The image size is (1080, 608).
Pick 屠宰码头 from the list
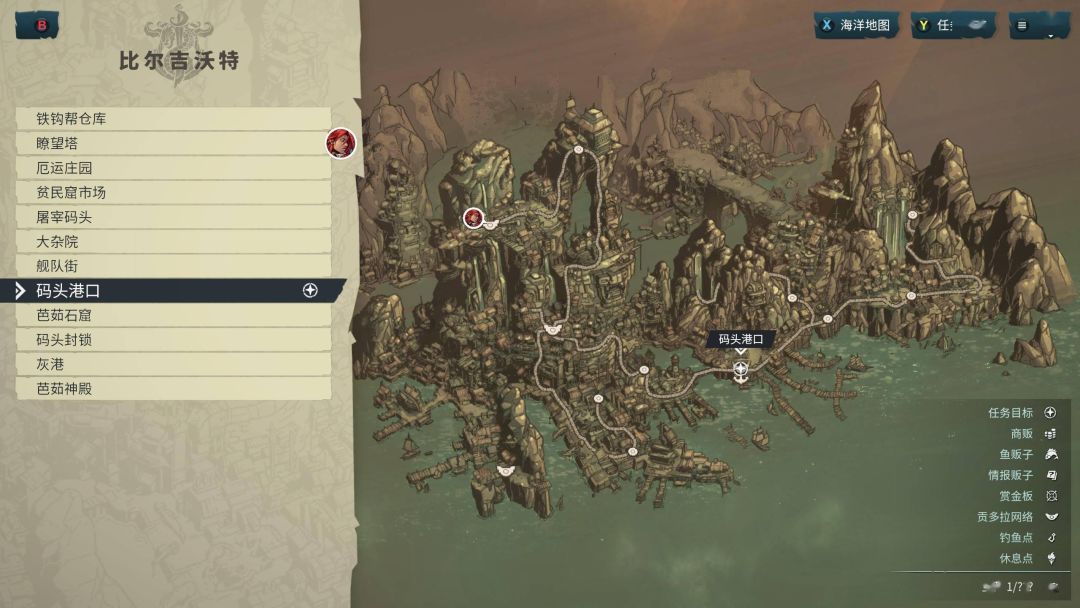click(172, 217)
